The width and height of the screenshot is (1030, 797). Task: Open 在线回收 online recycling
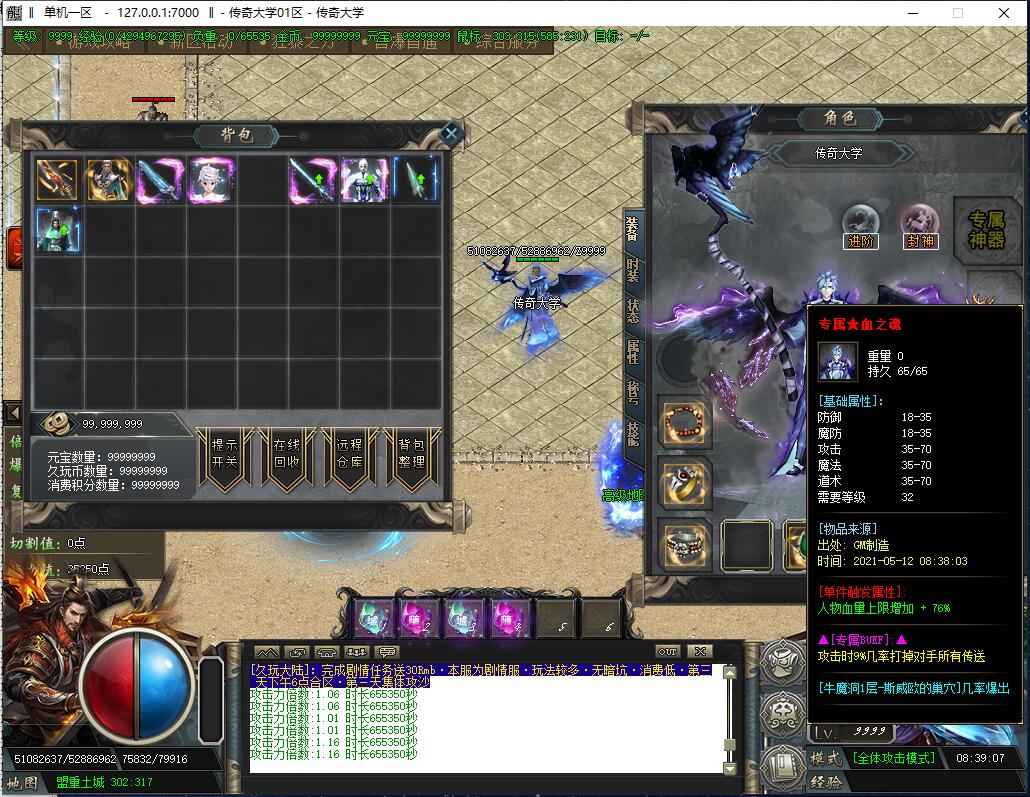pos(286,456)
